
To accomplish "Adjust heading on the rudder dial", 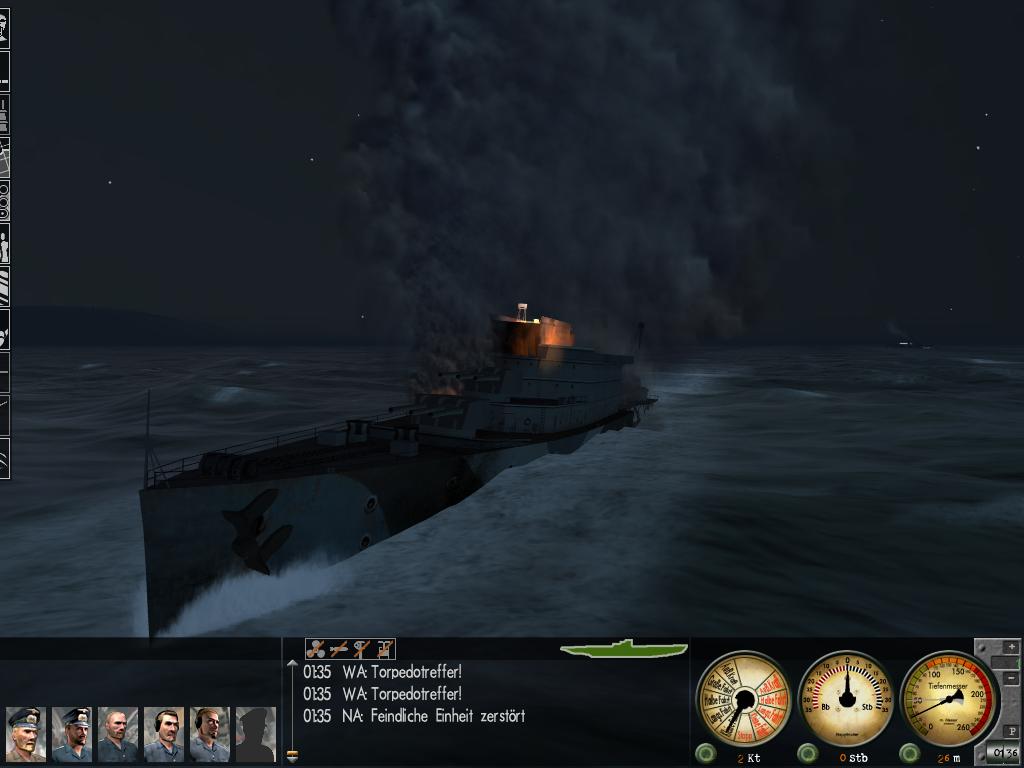I will (x=847, y=698).
